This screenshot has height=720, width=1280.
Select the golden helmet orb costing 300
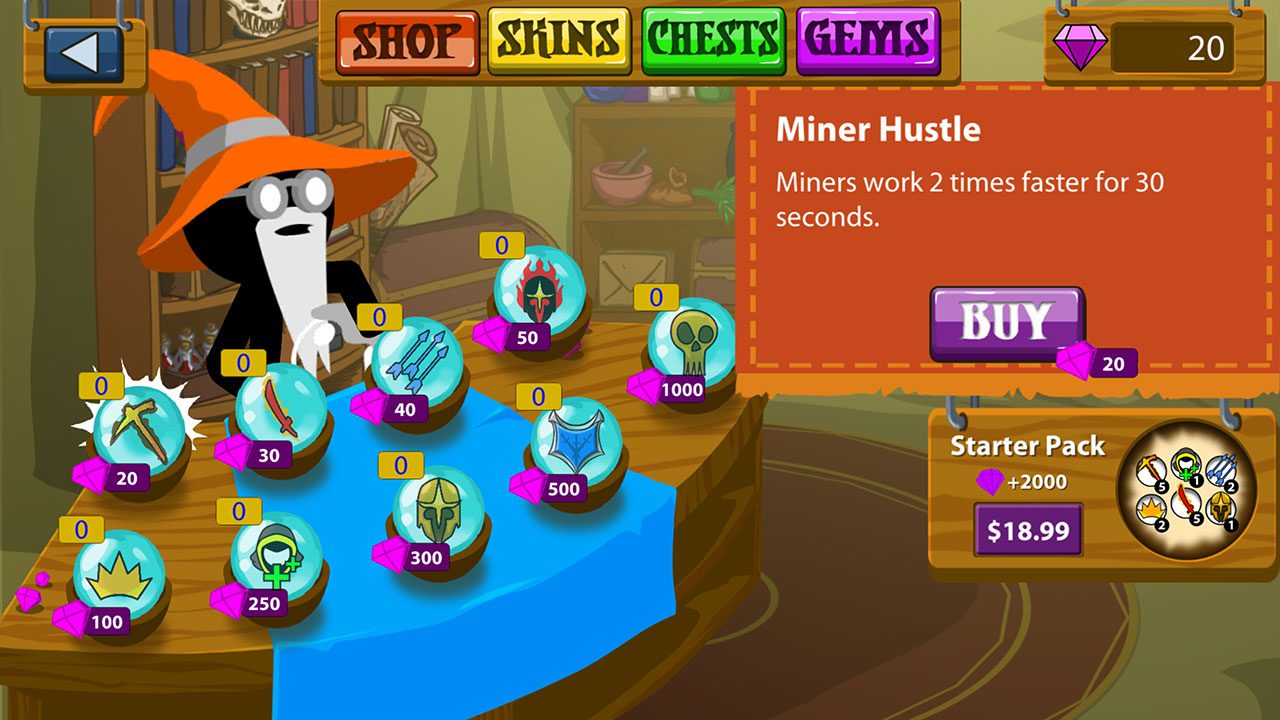438,511
